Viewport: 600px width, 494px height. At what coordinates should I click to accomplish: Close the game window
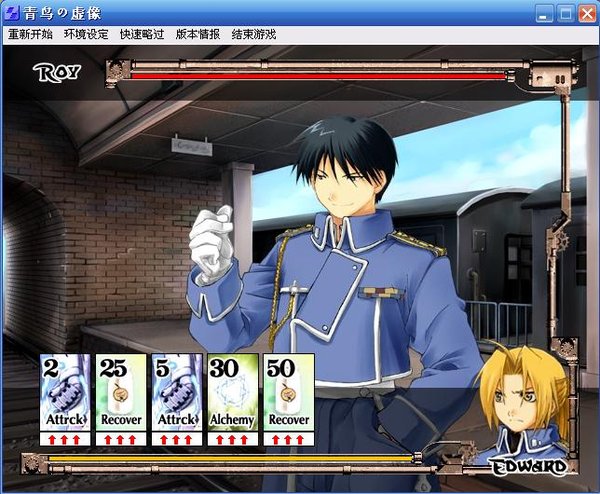tap(585, 12)
